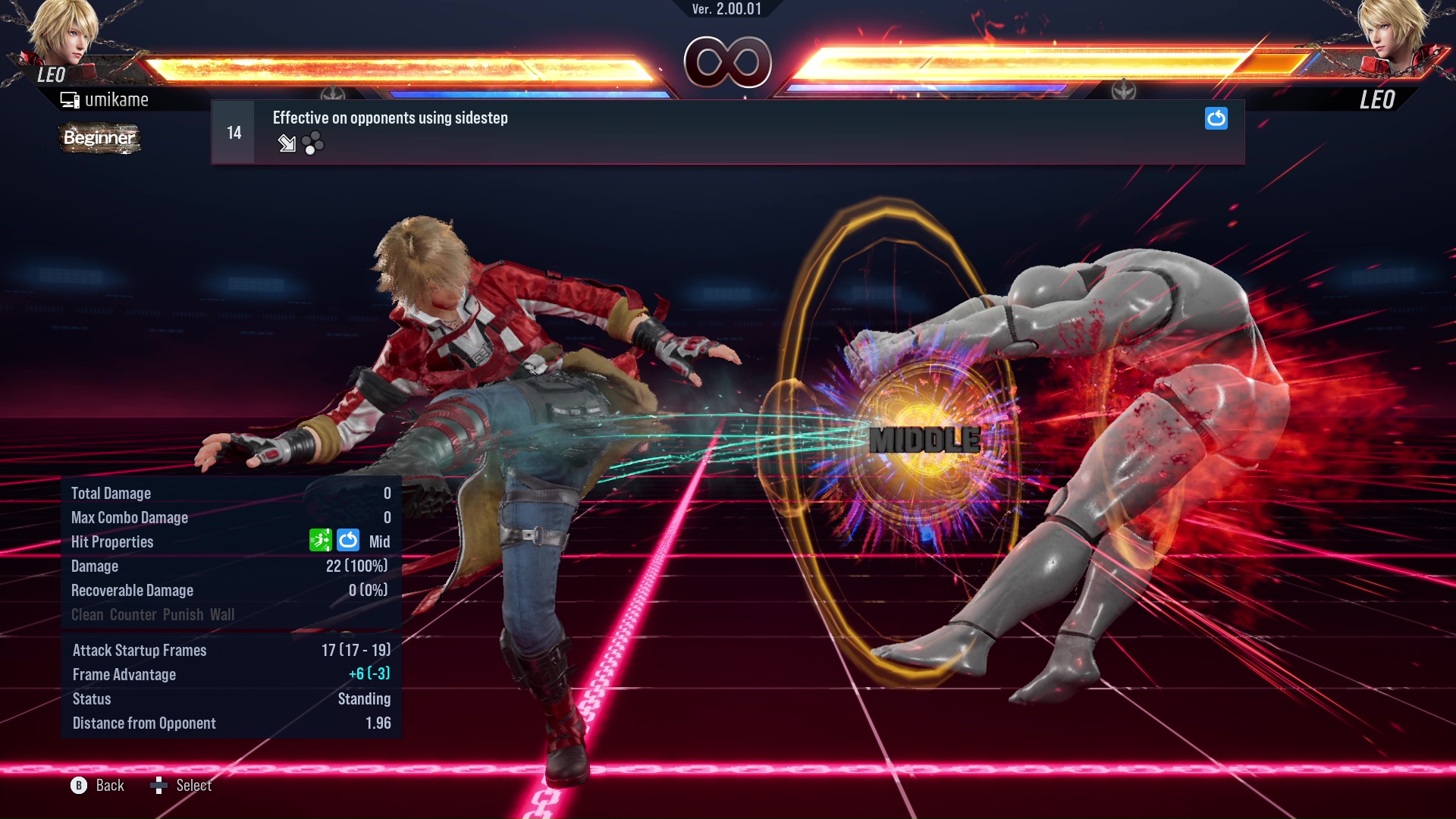Select the down-forward arrow input icon
1456x819 pixels.
(287, 144)
